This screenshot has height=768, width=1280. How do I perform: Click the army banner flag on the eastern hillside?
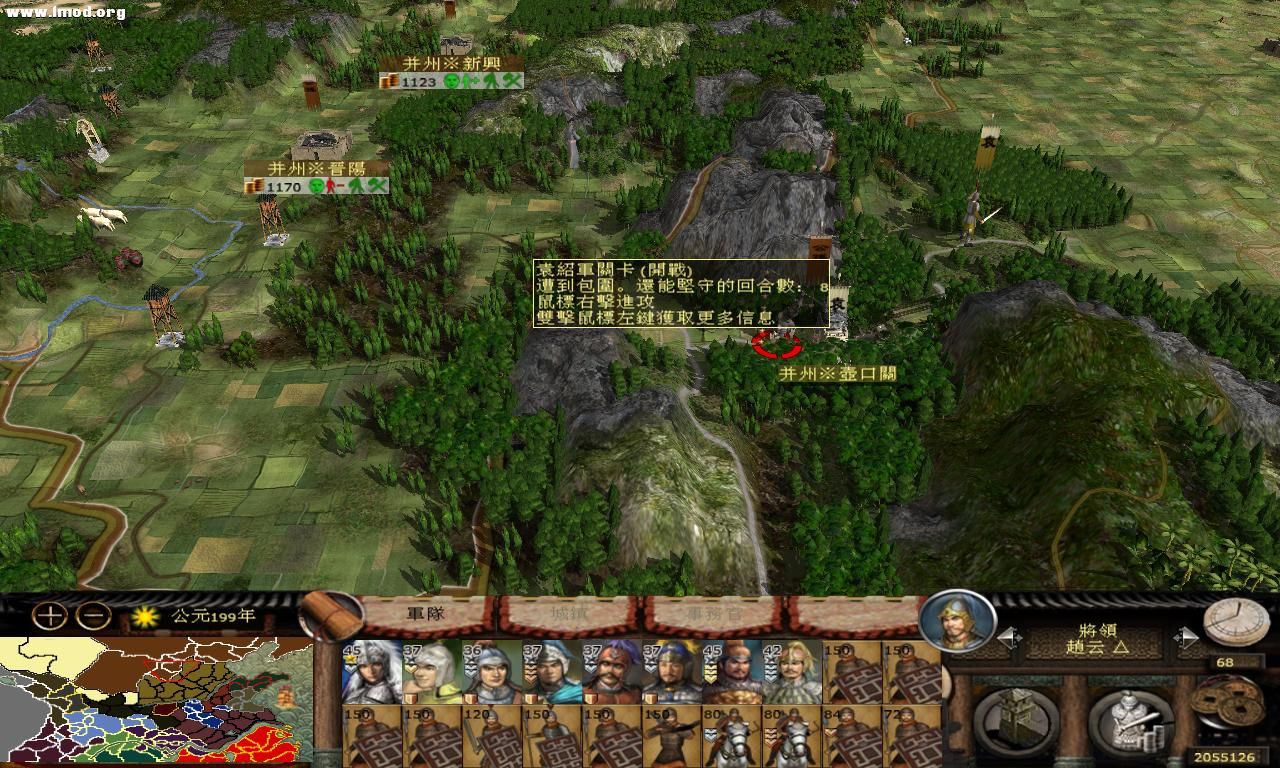click(x=985, y=165)
